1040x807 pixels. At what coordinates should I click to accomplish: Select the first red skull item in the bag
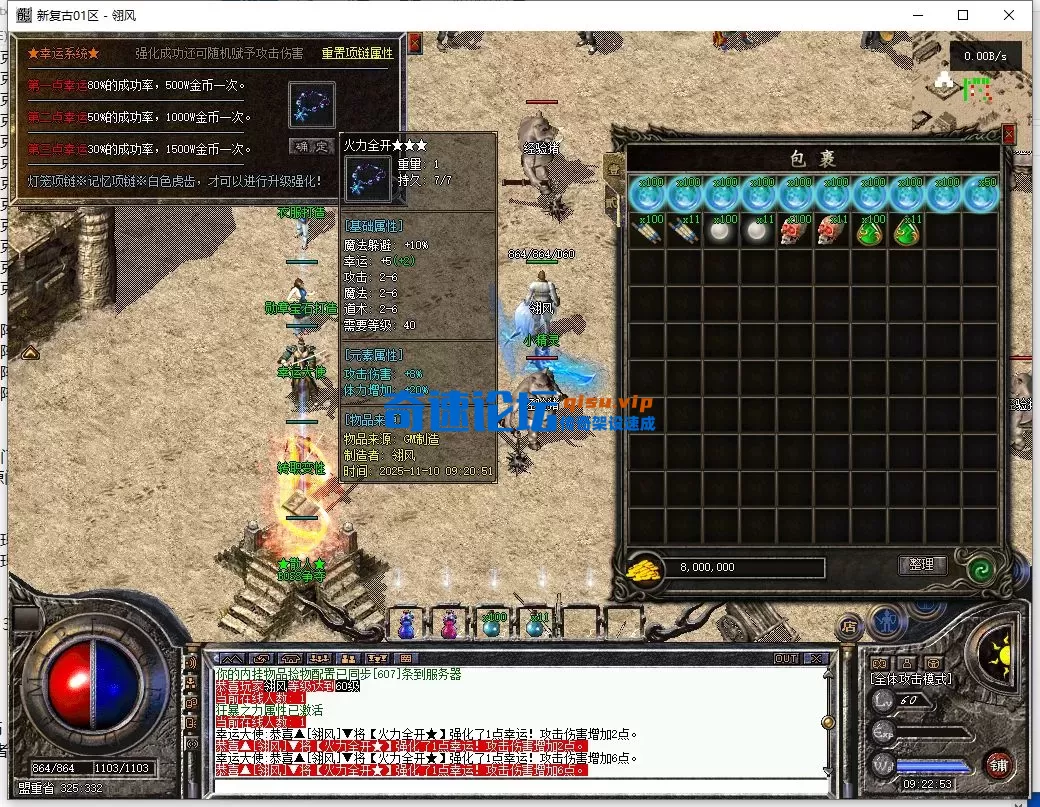(x=796, y=231)
